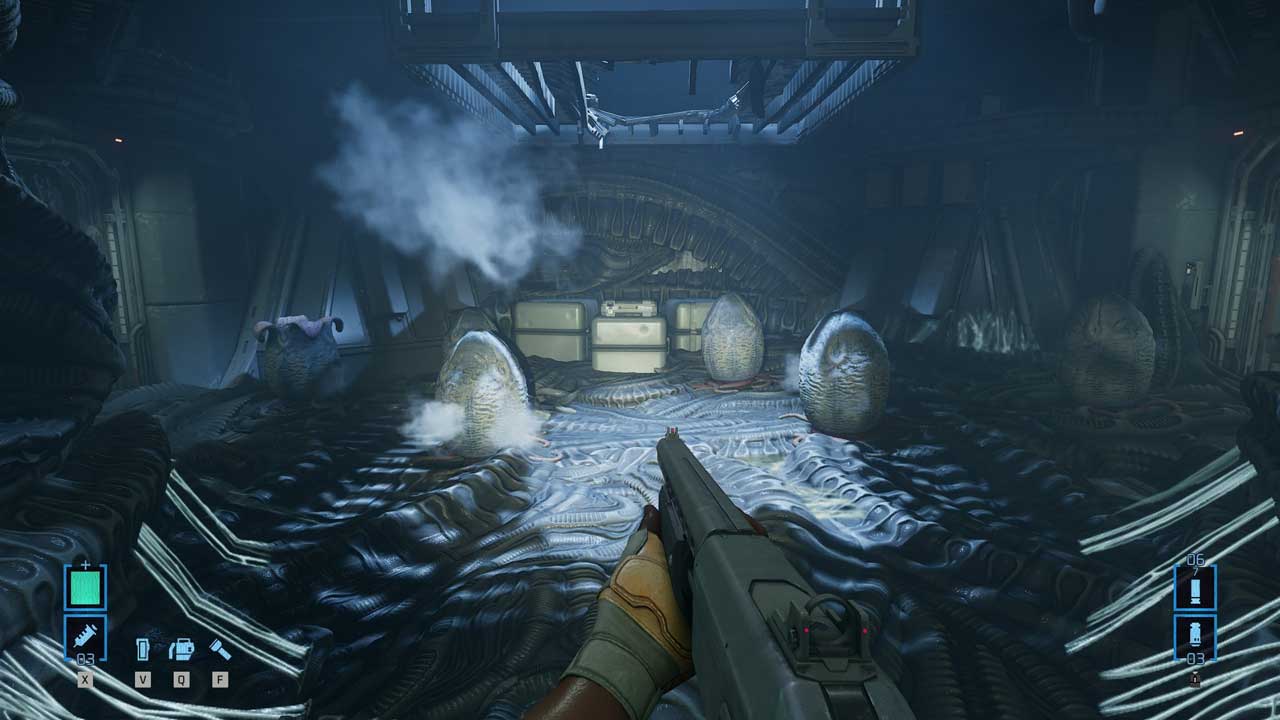Select the shotgun shell ammo slot
This screenshot has height=720, width=1280.
1195,588
